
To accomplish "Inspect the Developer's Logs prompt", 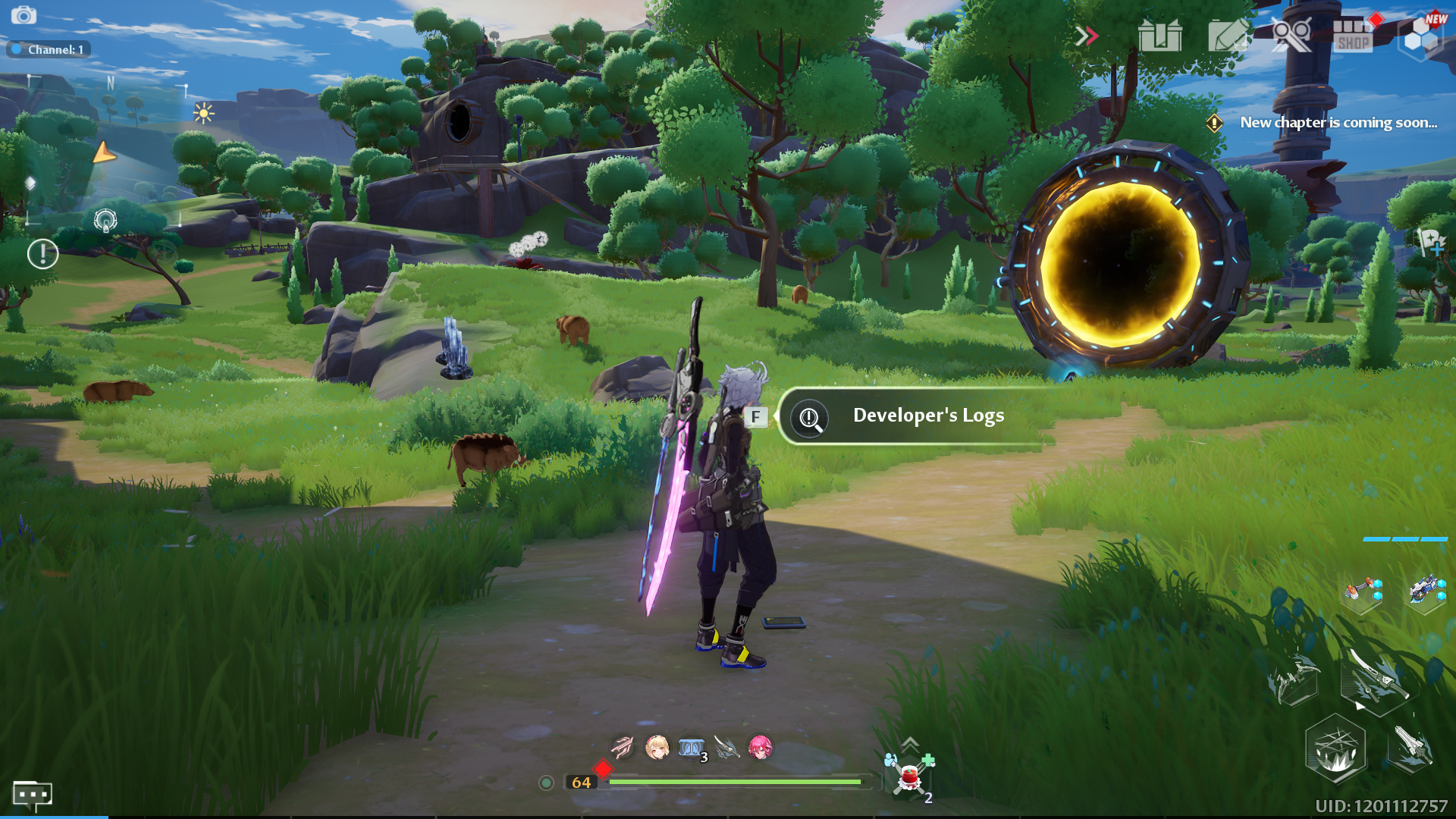I will [910, 416].
